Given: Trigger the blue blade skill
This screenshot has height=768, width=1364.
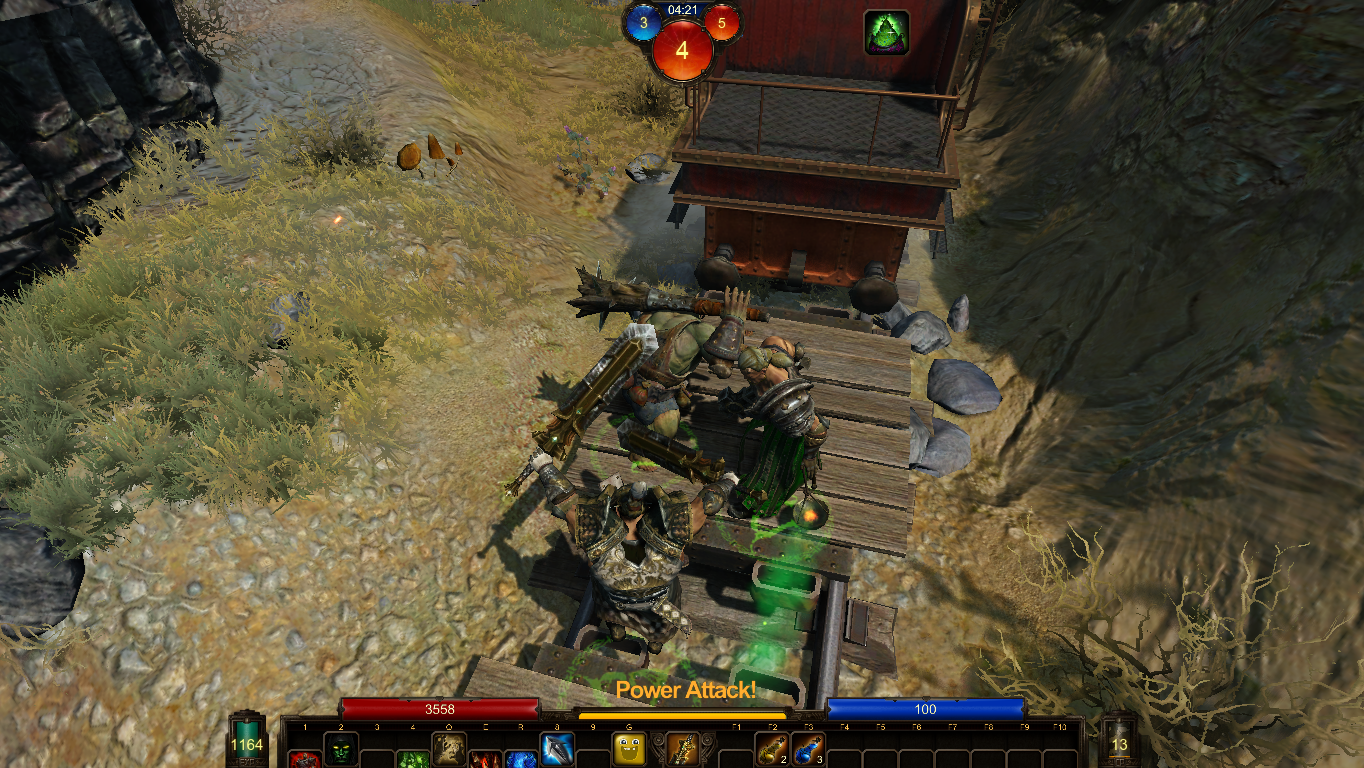Looking at the screenshot, I should (556, 748).
